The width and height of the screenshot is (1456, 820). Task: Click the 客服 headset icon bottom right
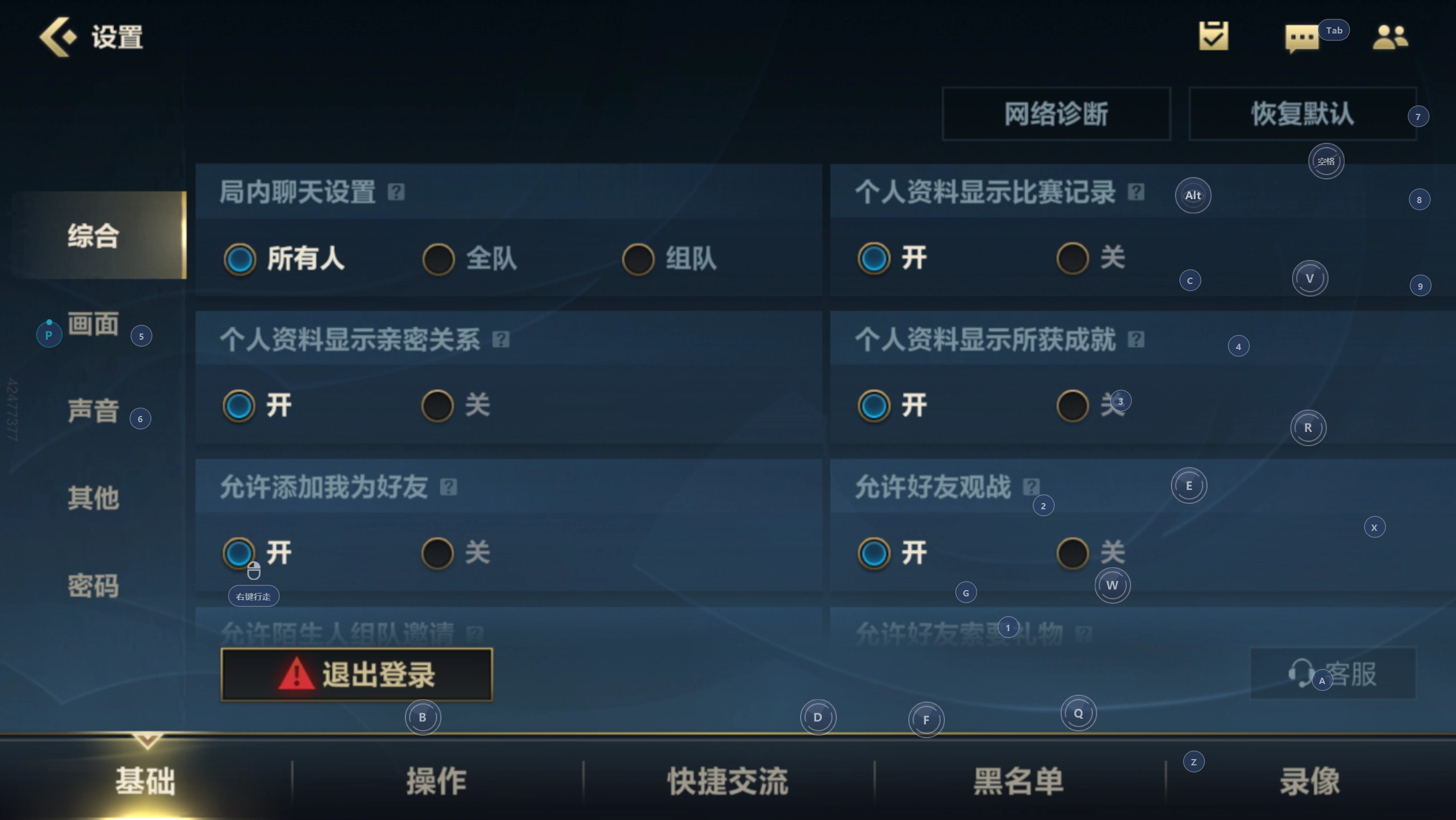[x=1302, y=673]
